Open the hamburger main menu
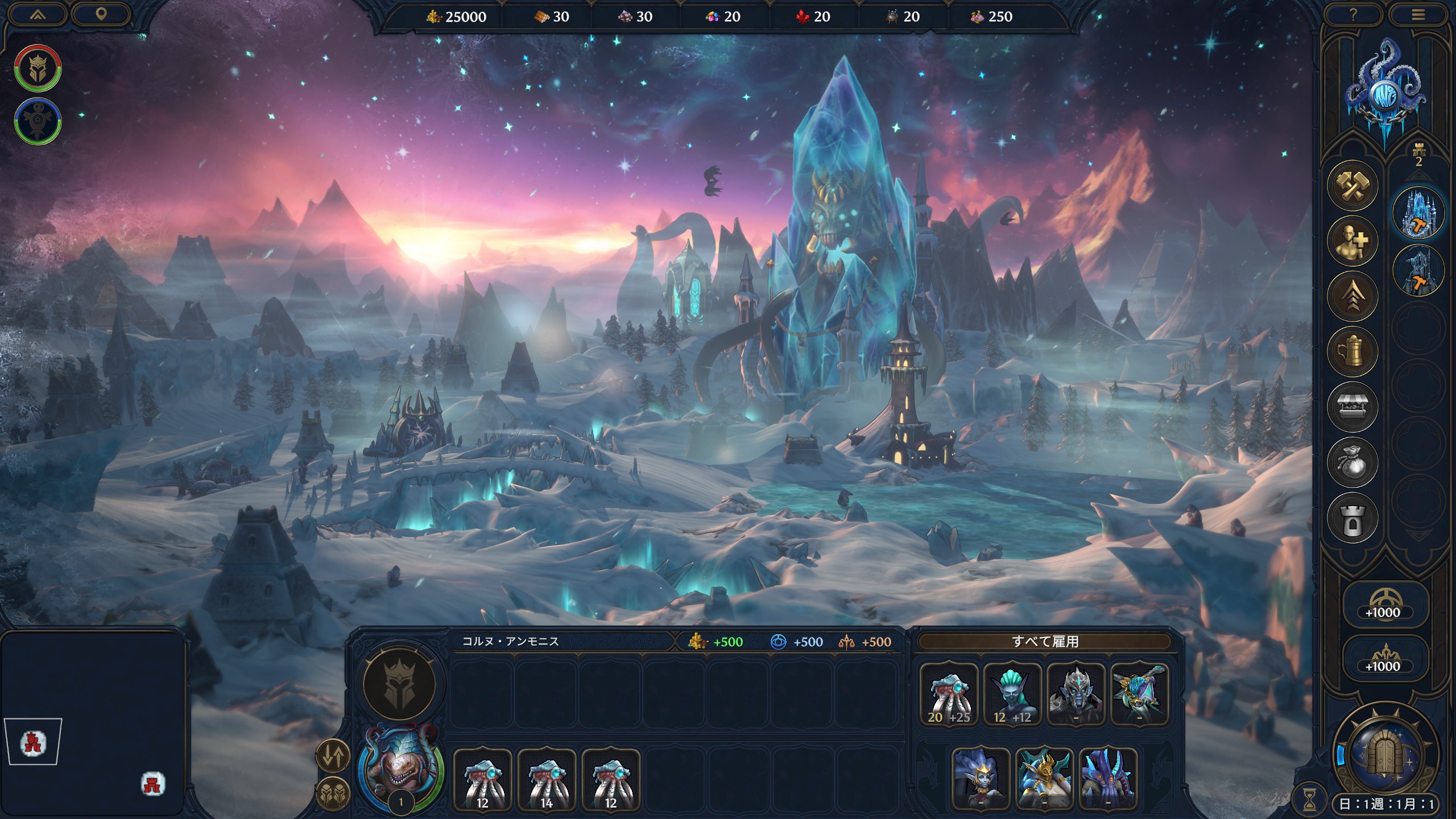This screenshot has width=1456, height=819. (x=1418, y=15)
